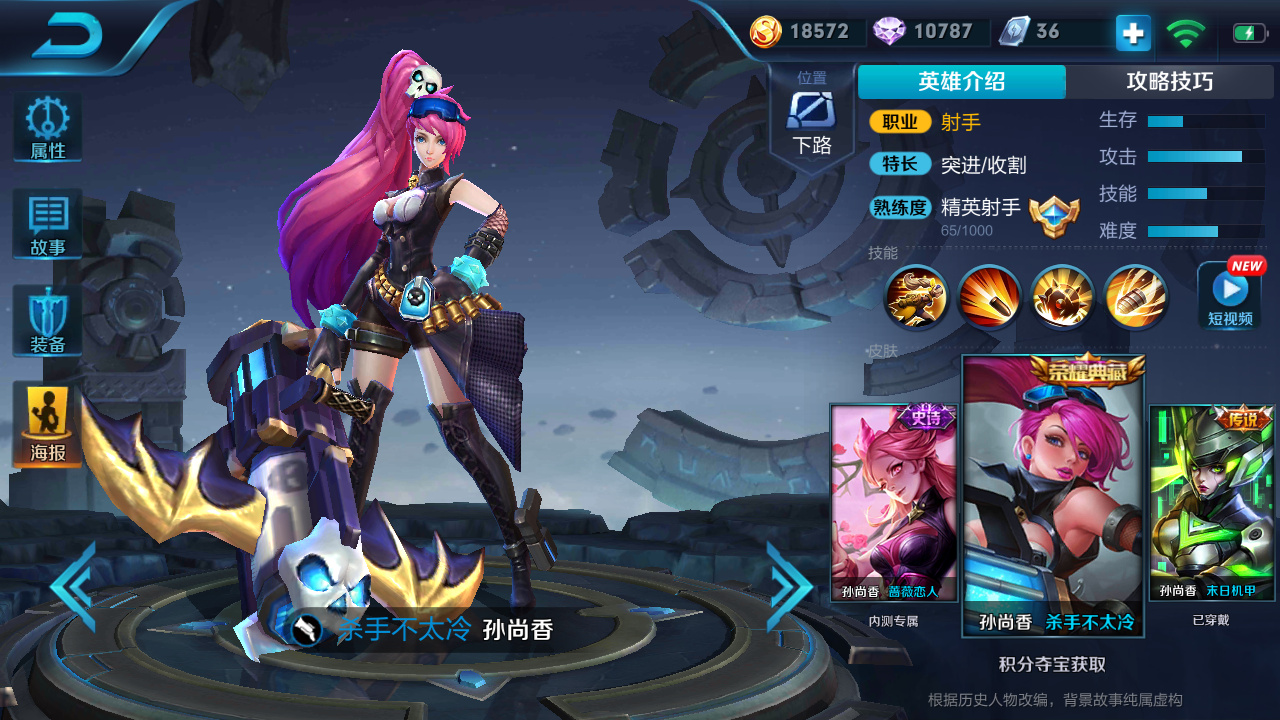Open the 短视频 short video player
The width and height of the screenshot is (1280, 720).
(1229, 297)
